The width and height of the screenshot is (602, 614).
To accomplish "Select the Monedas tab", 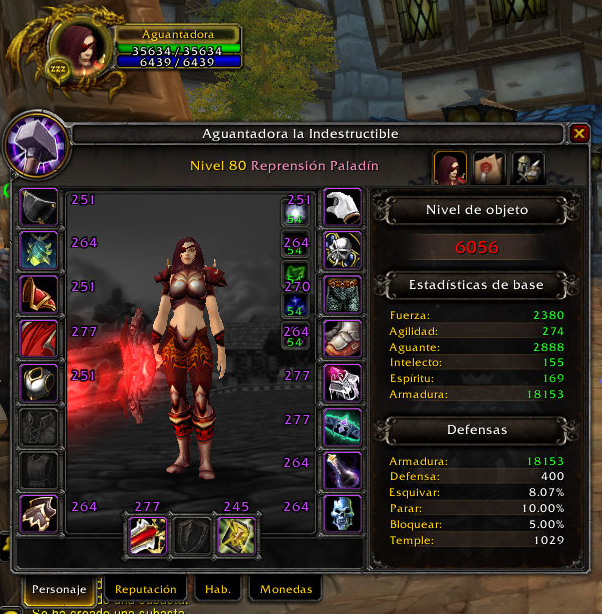I will coord(286,589).
